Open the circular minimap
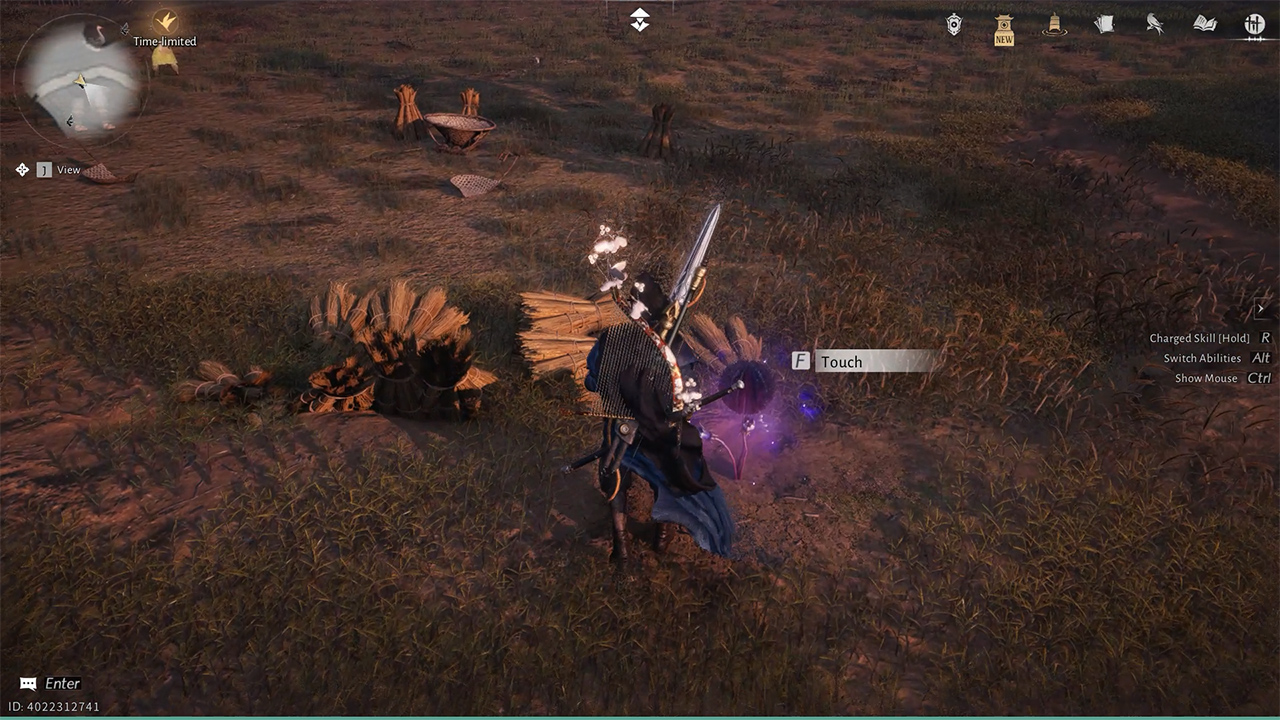 point(82,80)
